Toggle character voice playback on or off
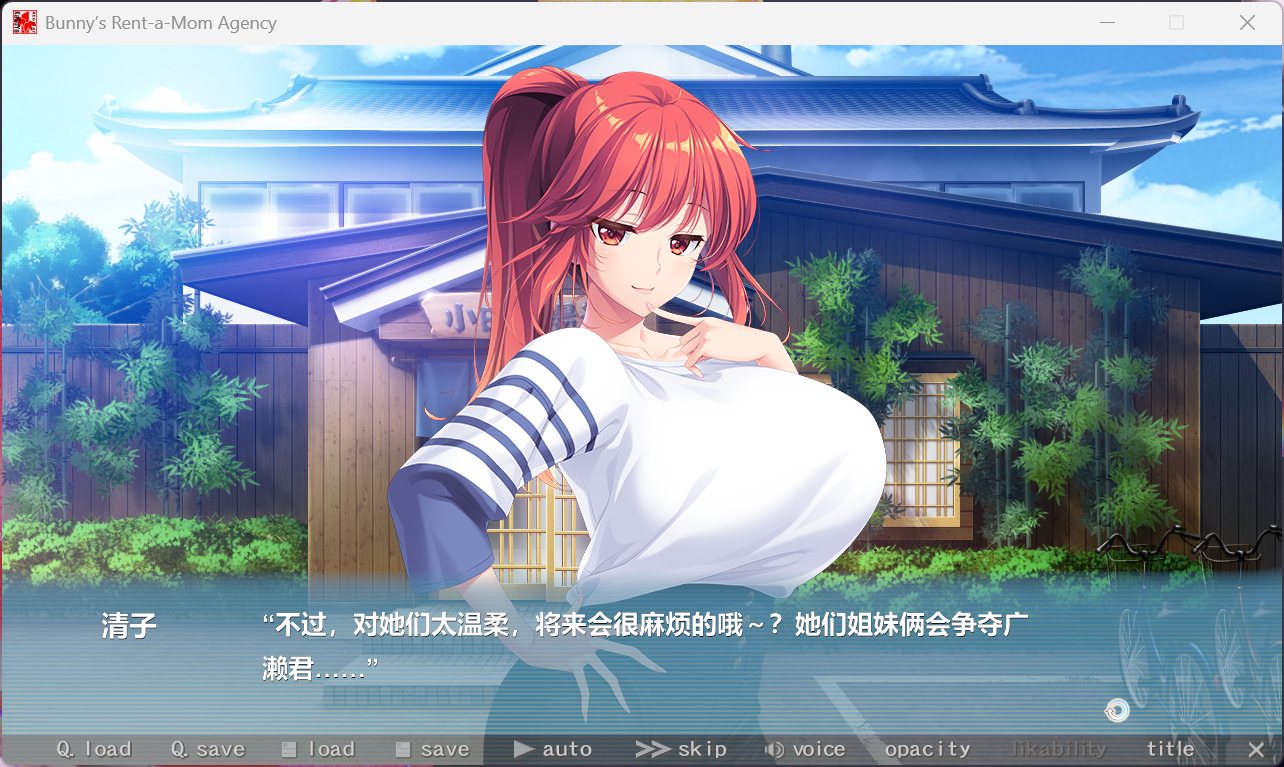Viewport: 1284px width, 767px height. click(806, 748)
